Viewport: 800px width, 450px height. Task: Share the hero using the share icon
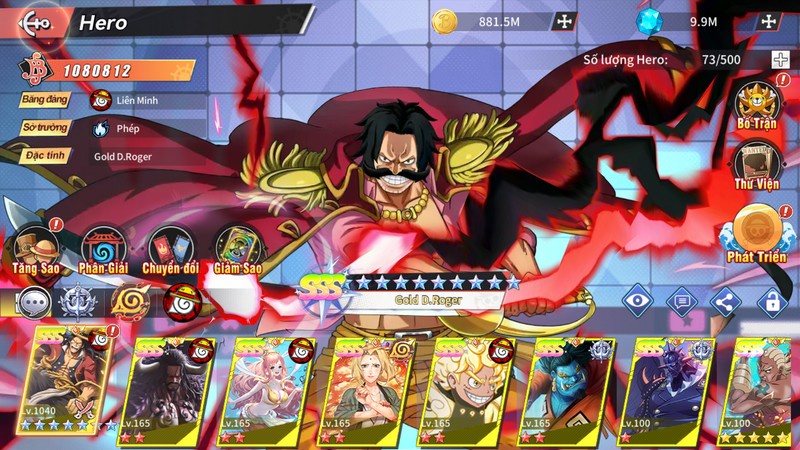(x=725, y=298)
